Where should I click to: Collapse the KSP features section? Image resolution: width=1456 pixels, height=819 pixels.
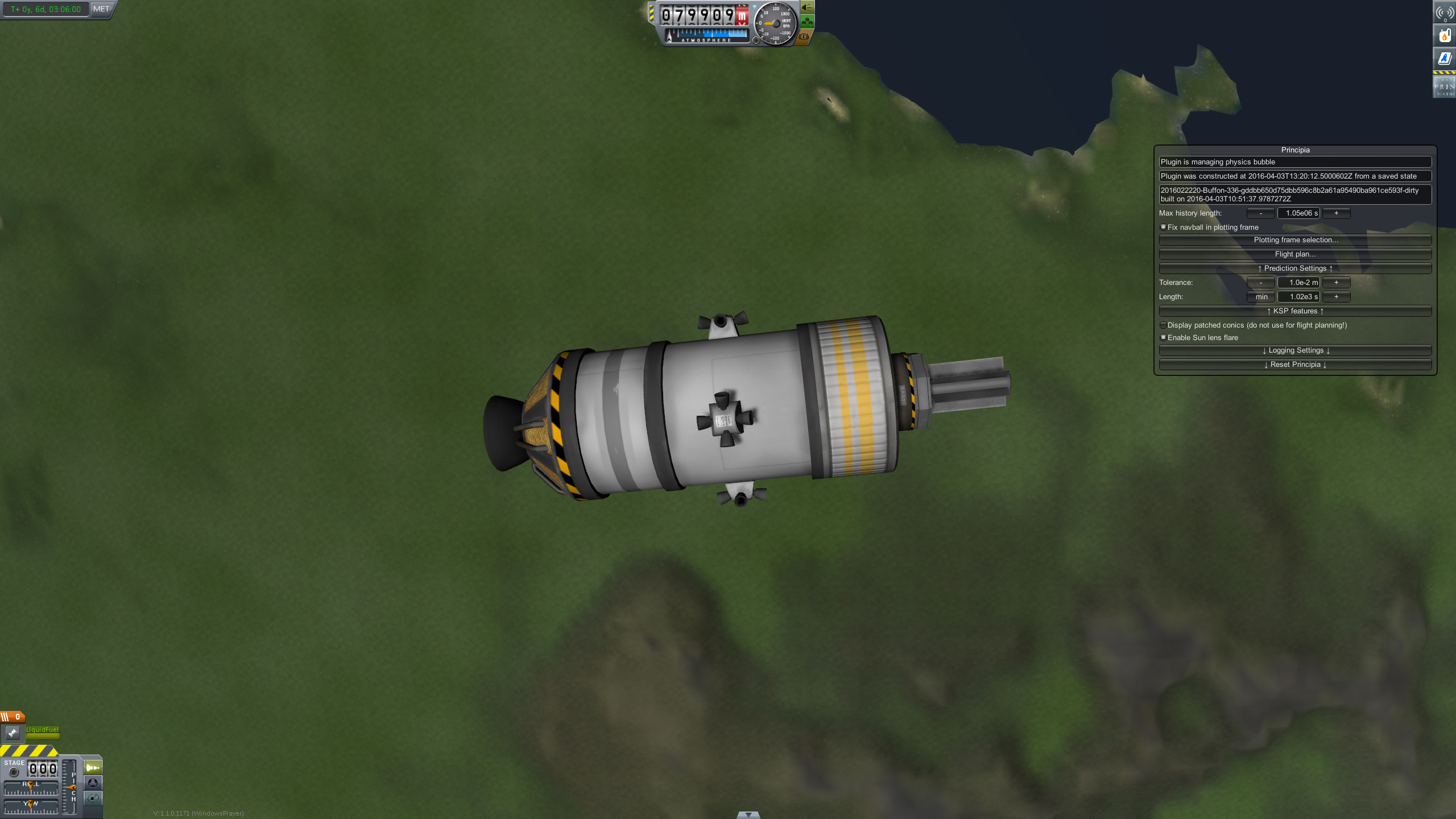click(1295, 311)
